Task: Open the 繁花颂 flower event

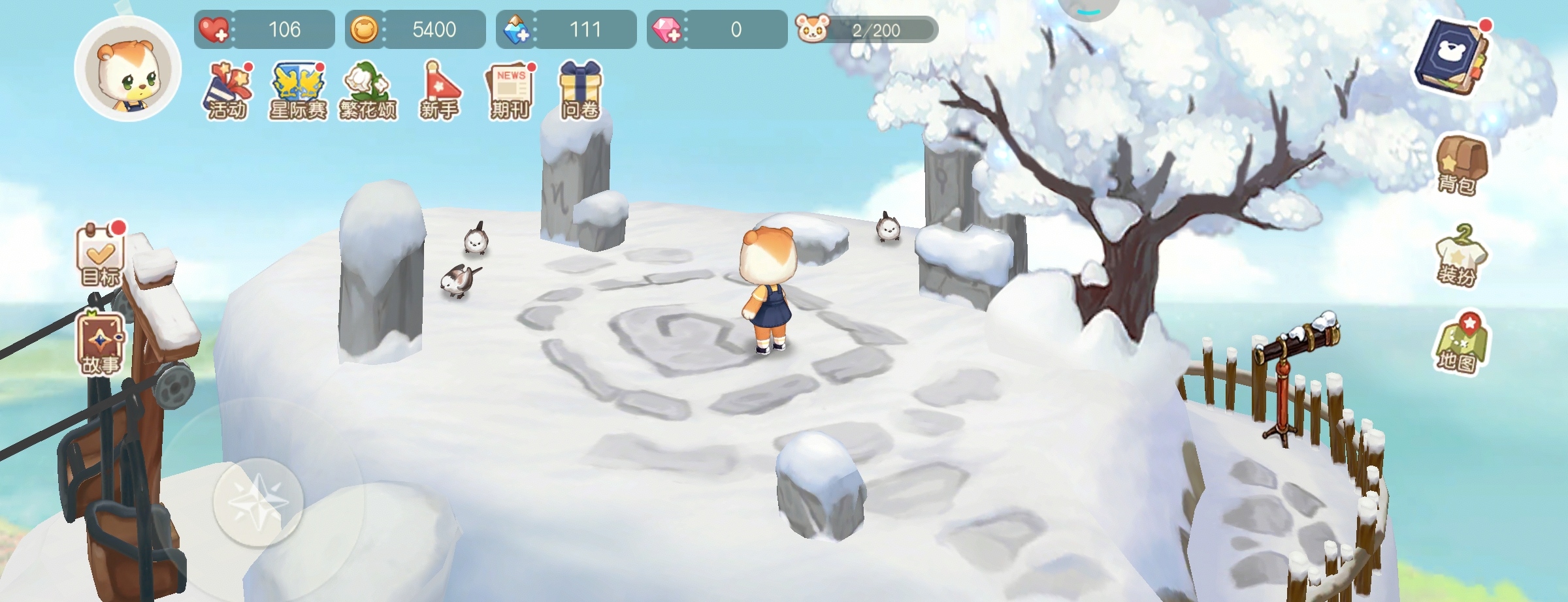Action: click(x=368, y=91)
